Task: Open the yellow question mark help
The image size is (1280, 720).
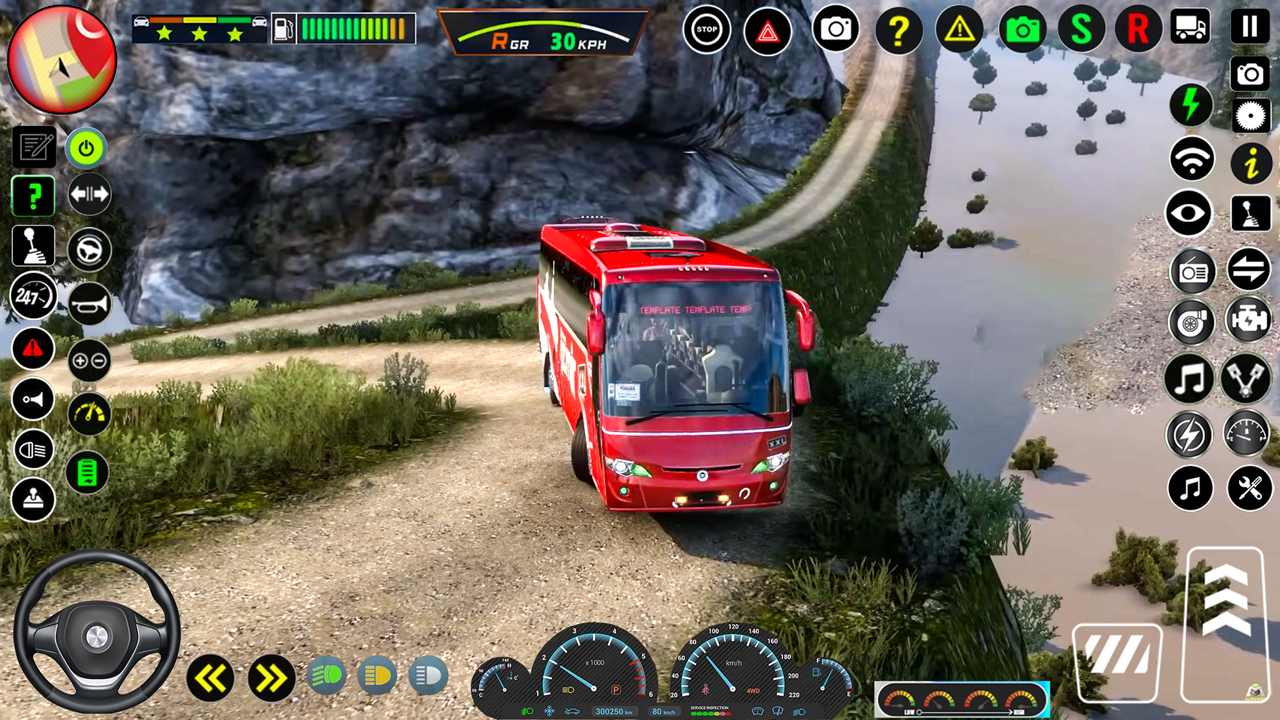Action: pos(898,31)
